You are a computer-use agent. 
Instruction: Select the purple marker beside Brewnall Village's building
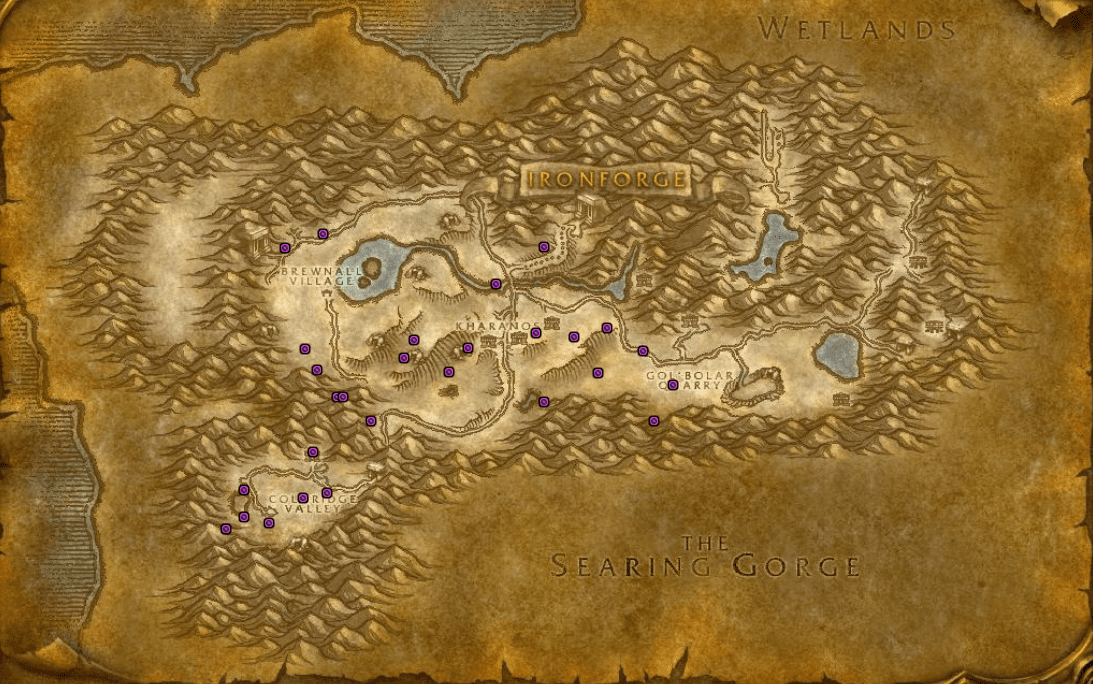[x=285, y=247]
